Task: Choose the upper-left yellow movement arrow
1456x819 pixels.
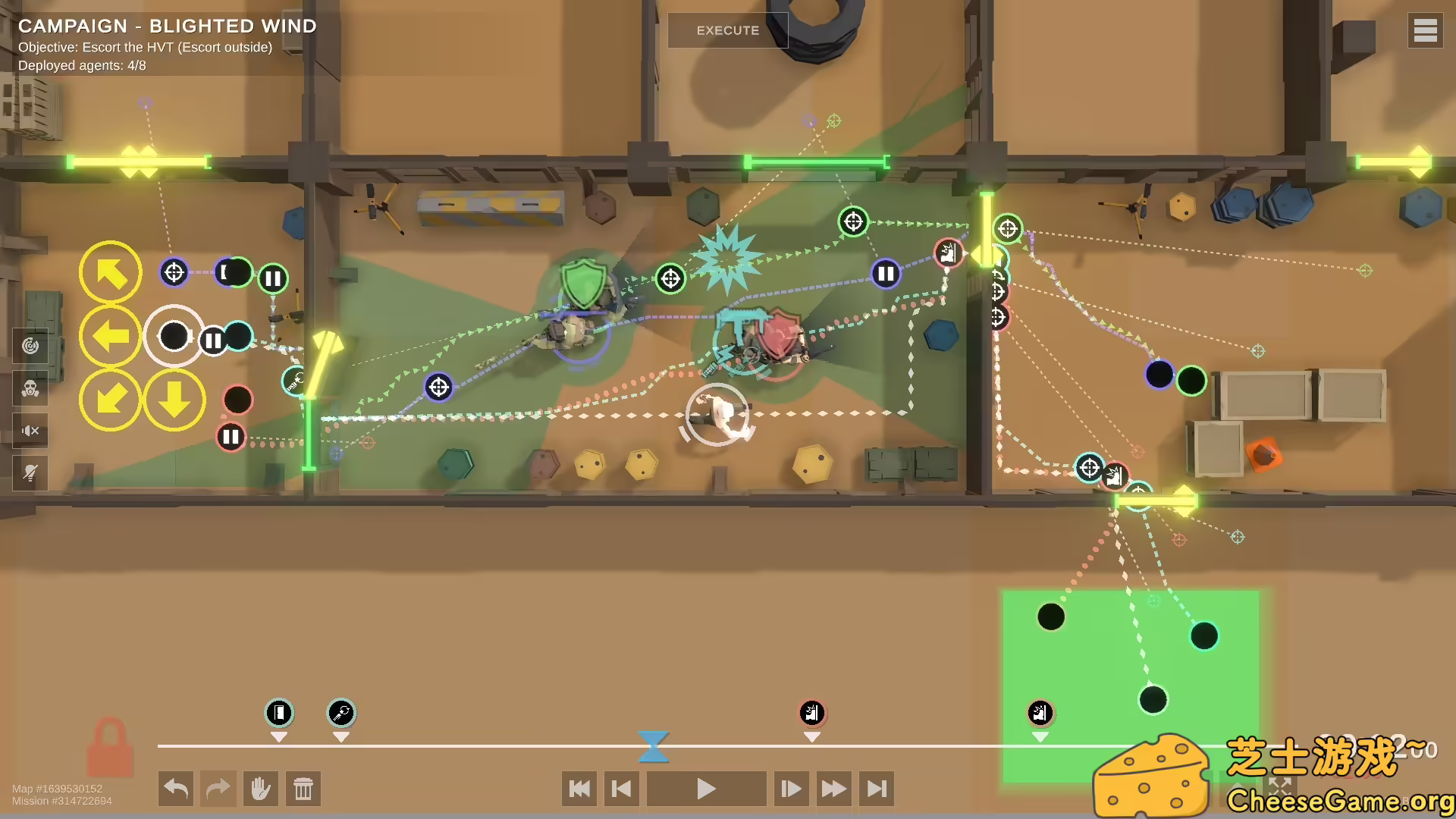Action: pyautogui.click(x=111, y=272)
